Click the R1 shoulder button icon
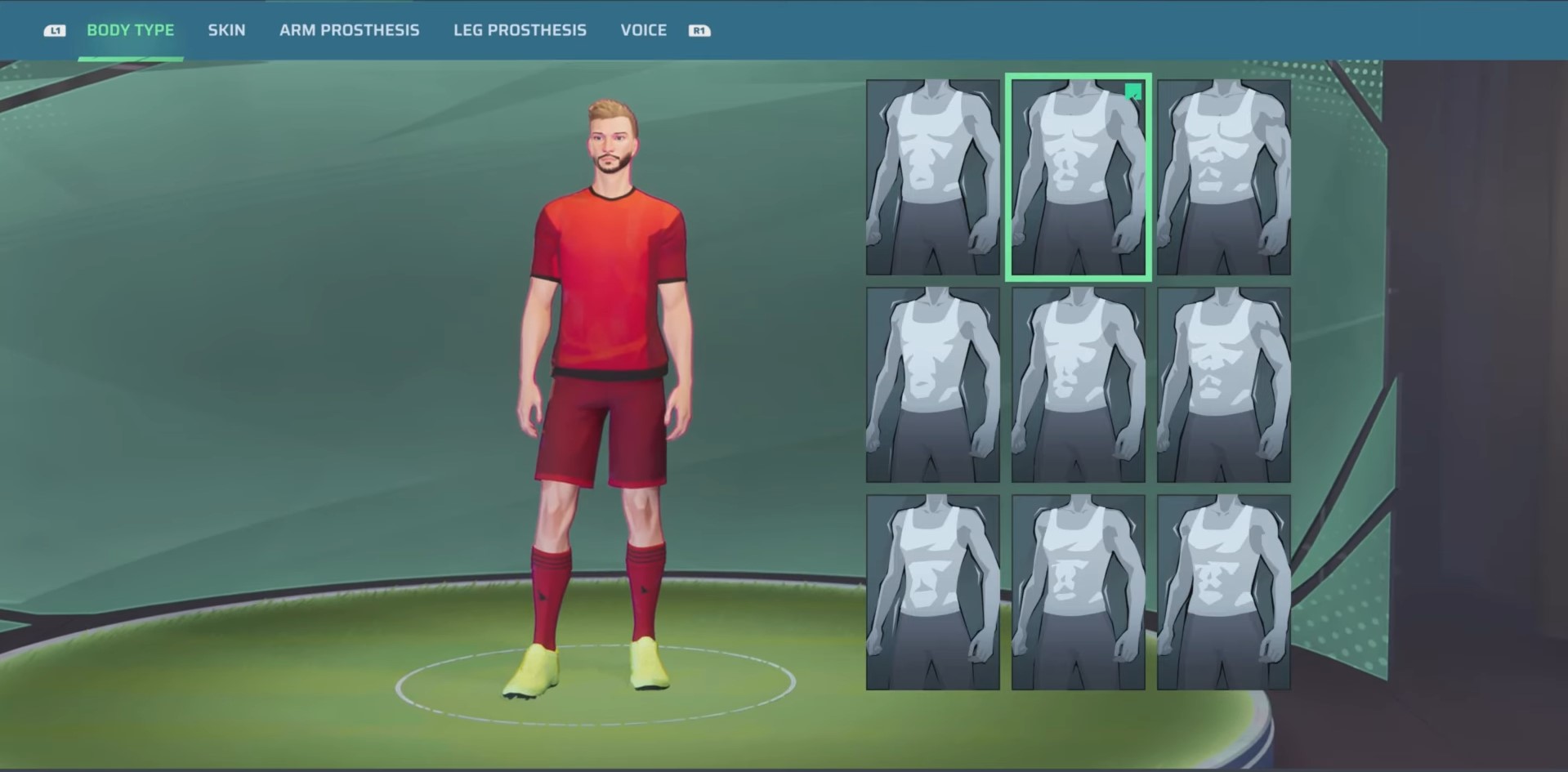Screen dimensions: 1568x772 (x=699, y=30)
